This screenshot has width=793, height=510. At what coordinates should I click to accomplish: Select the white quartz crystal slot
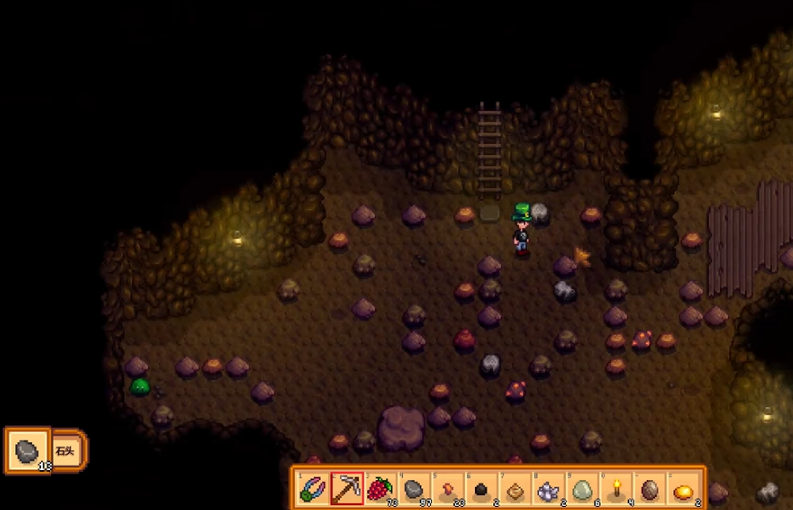coord(549,489)
